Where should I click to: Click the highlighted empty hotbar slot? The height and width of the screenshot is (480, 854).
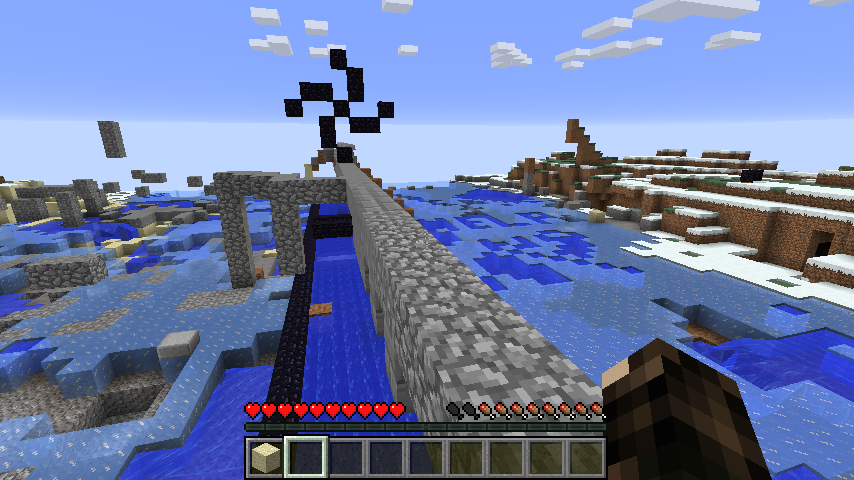click(305, 458)
